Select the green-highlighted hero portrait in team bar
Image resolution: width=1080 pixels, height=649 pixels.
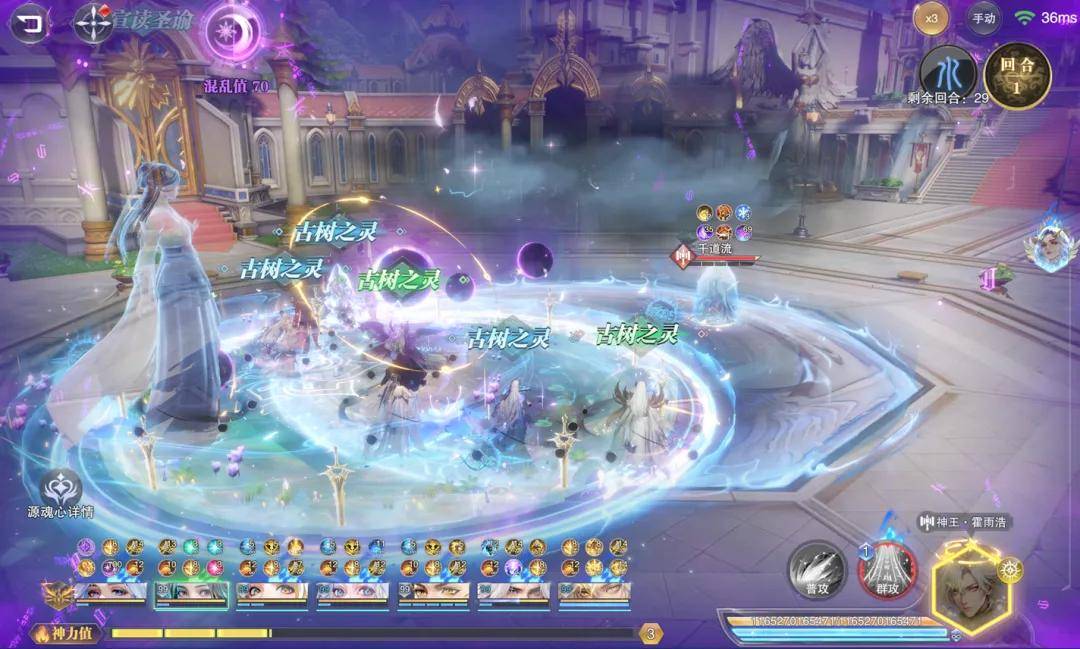click(x=190, y=592)
